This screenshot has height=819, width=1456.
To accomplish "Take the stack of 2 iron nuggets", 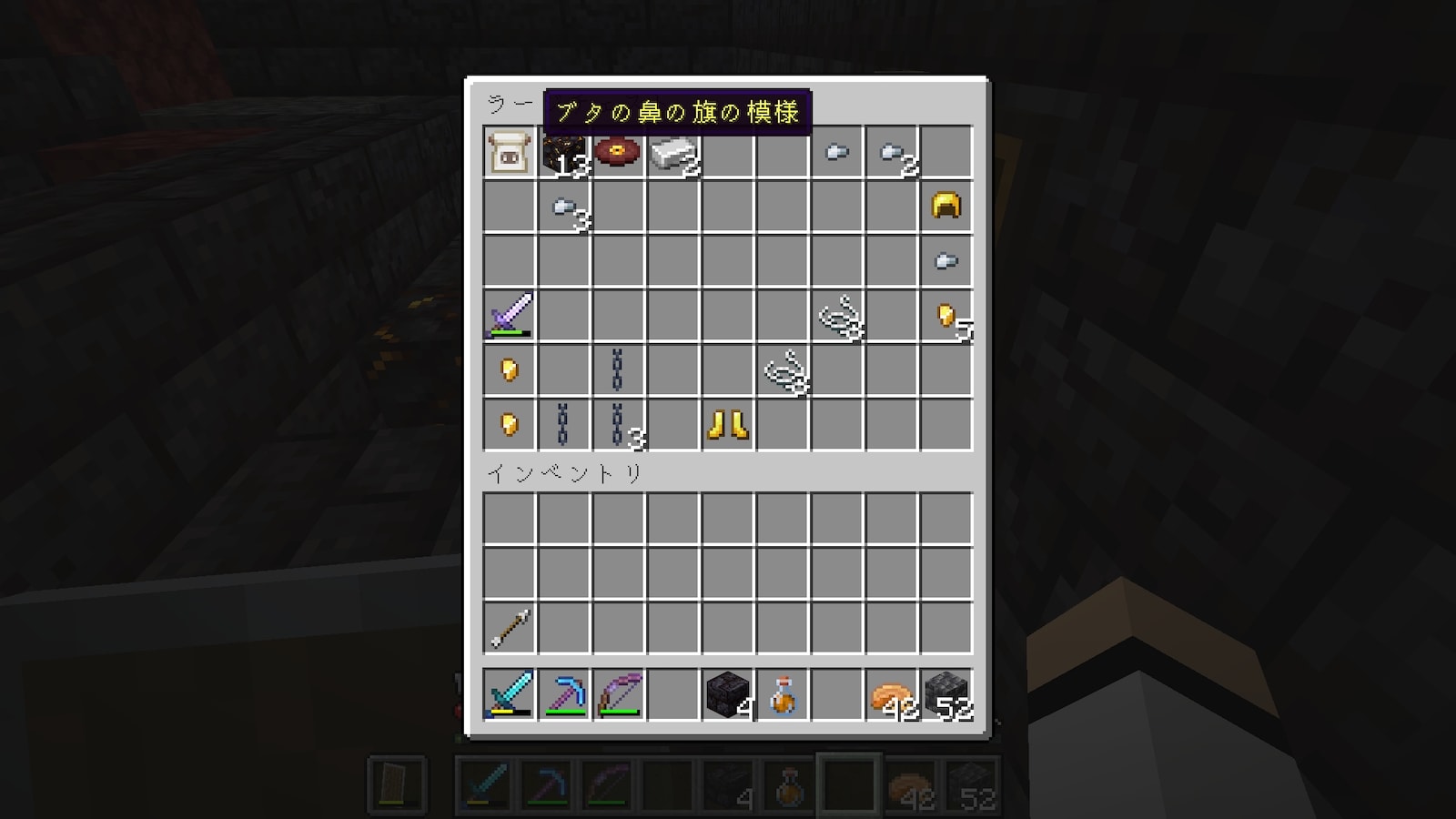I will coord(892,152).
